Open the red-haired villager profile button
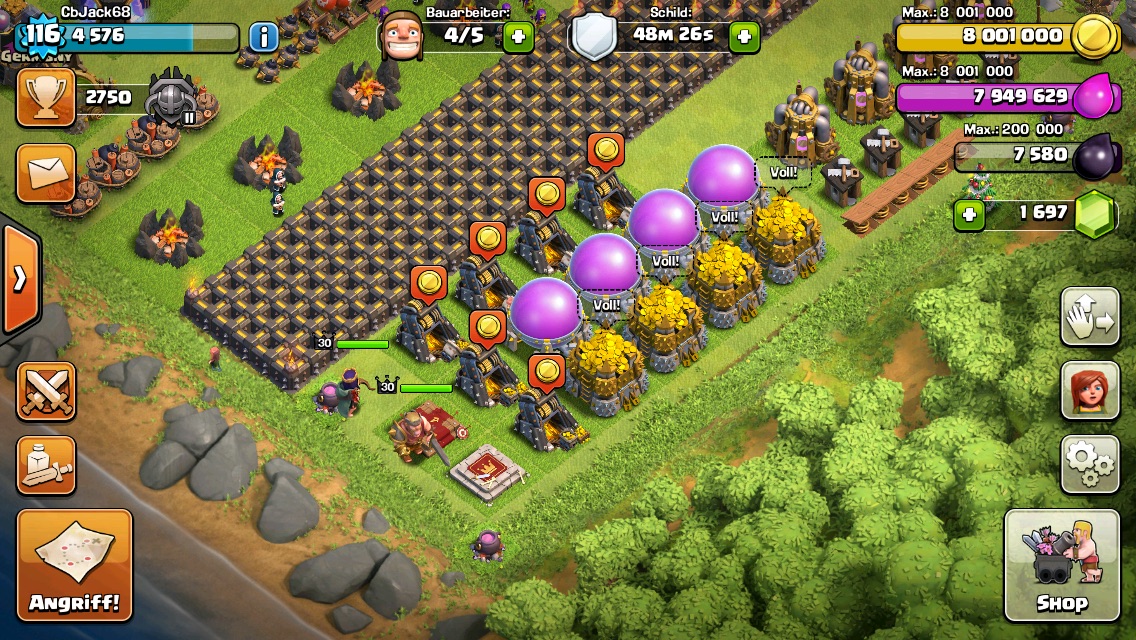 point(1090,390)
